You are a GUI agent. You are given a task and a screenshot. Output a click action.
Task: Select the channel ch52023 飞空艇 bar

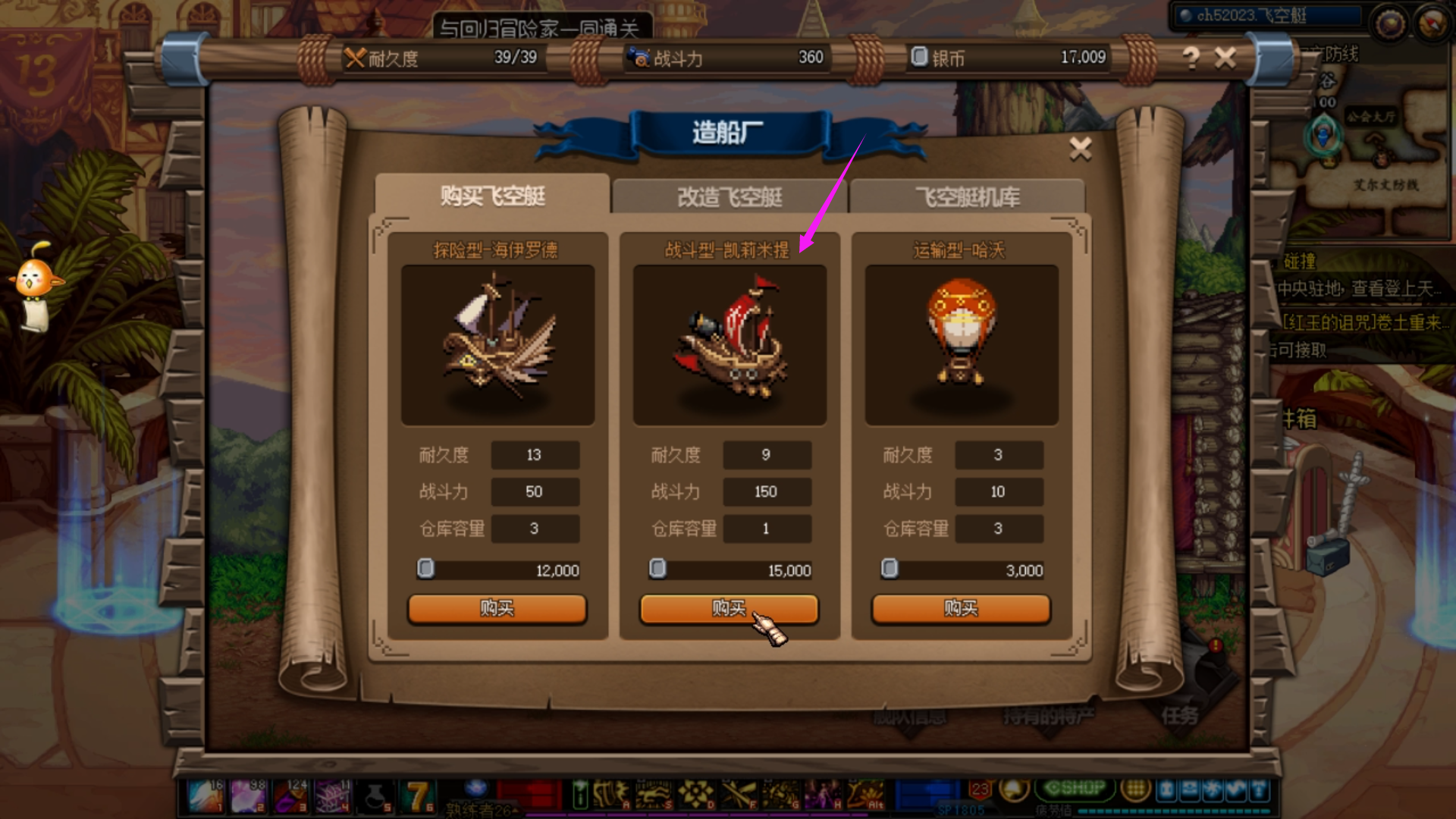click(x=1266, y=16)
